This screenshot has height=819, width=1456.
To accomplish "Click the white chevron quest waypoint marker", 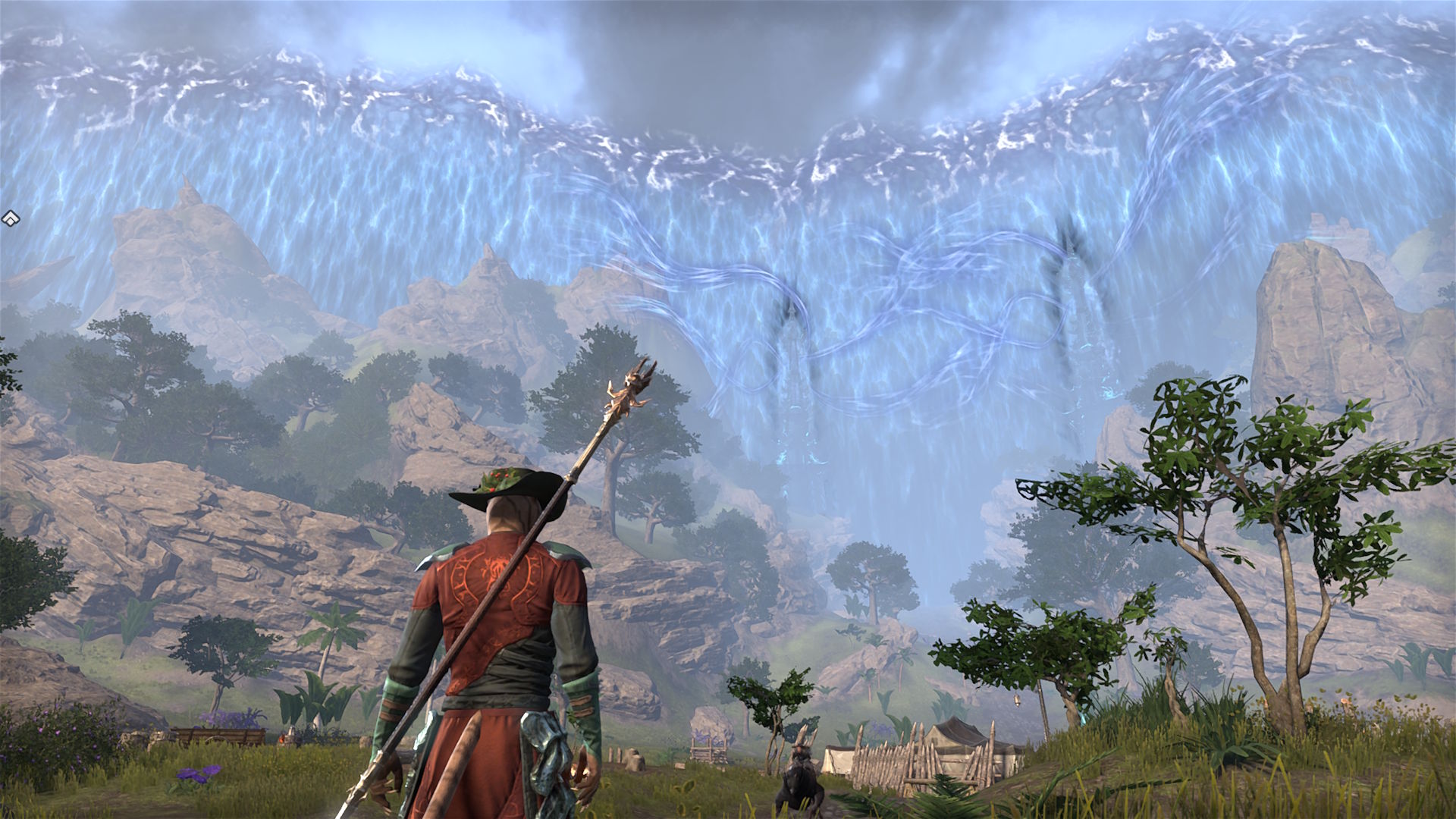I will click(x=9, y=220).
